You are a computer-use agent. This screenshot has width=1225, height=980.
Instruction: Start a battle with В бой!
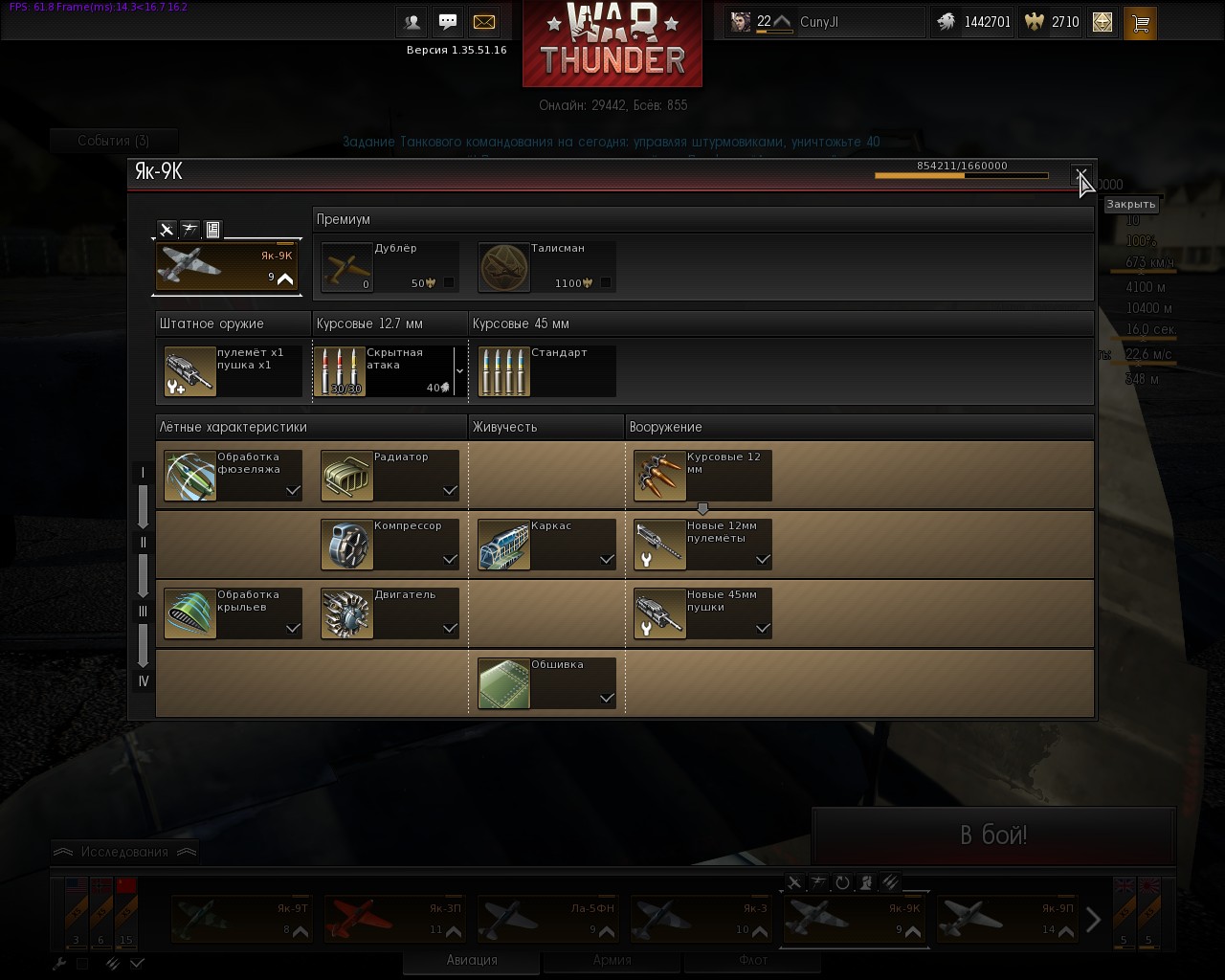pos(992,835)
